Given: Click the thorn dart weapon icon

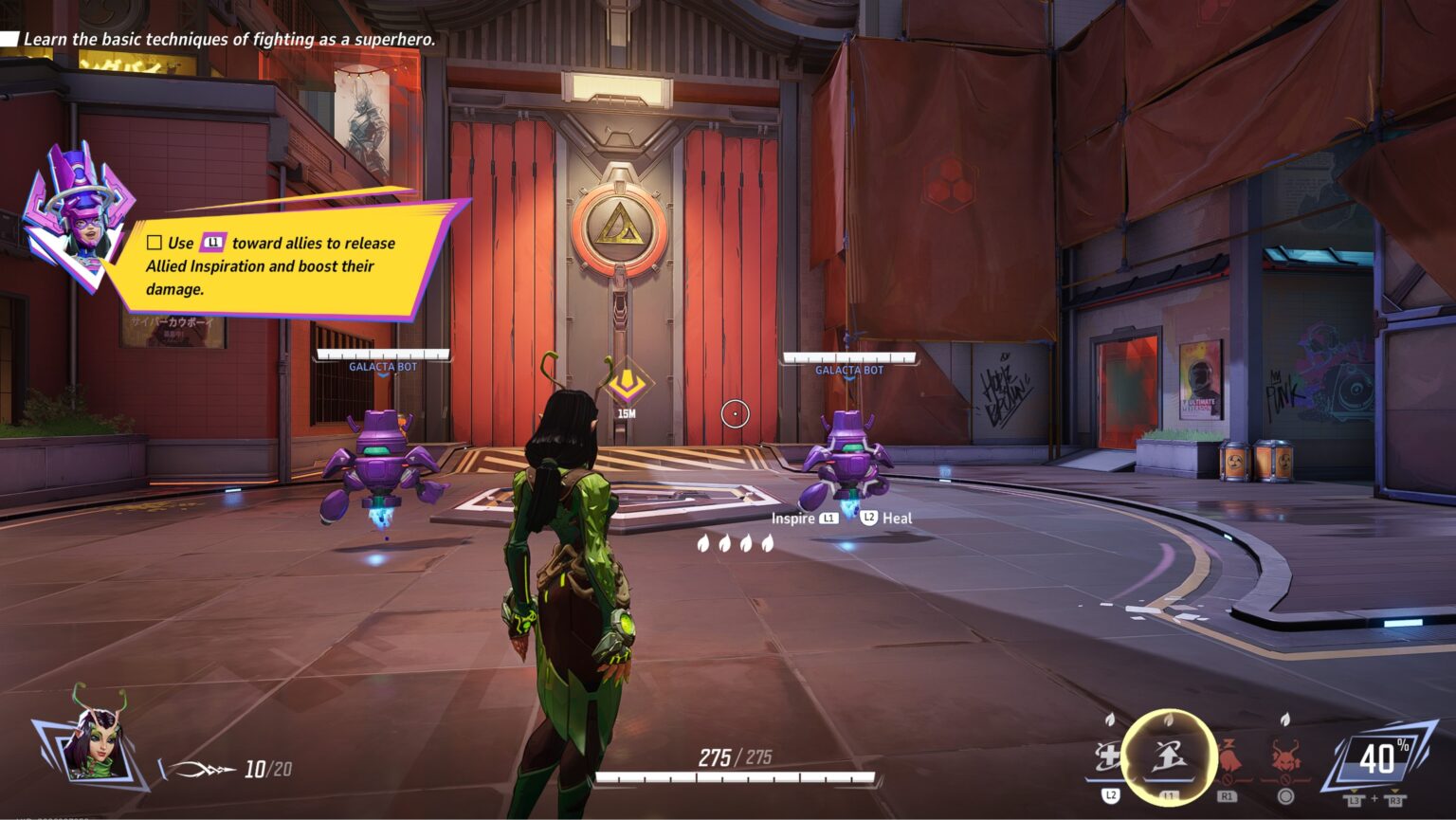Looking at the screenshot, I should [x=203, y=770].
